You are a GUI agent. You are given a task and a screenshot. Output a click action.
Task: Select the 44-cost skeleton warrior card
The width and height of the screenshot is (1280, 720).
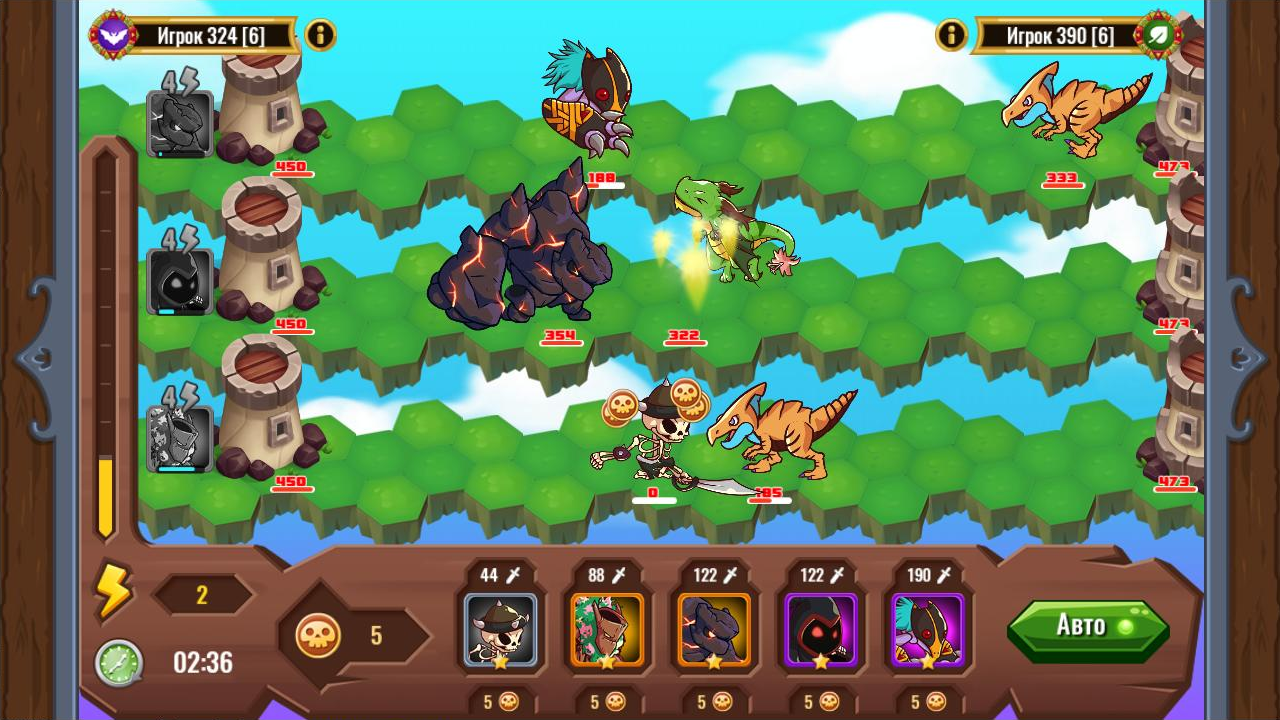tap(499, 630)
